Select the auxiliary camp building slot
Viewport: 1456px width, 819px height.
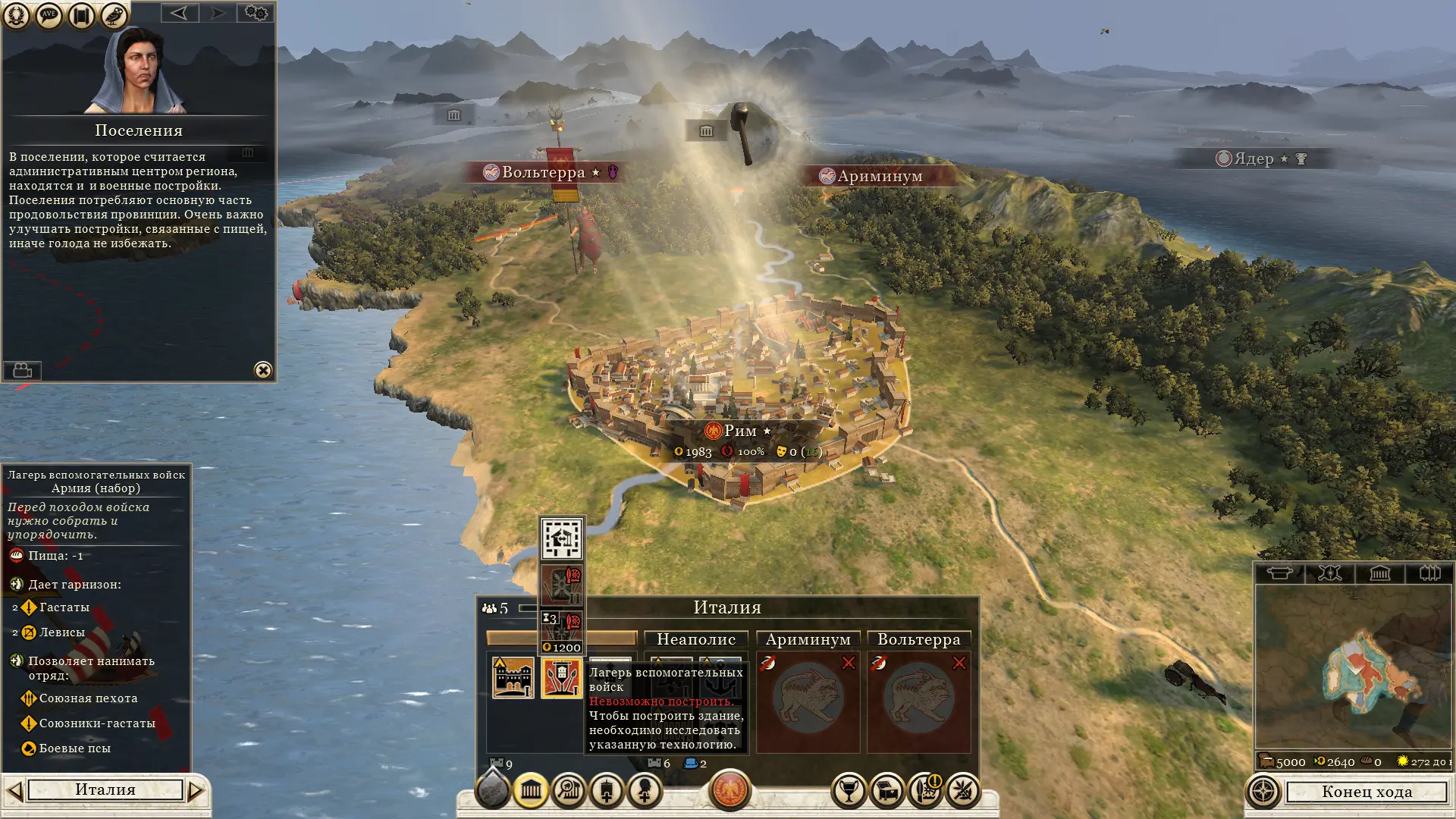[x=561, y=677]
